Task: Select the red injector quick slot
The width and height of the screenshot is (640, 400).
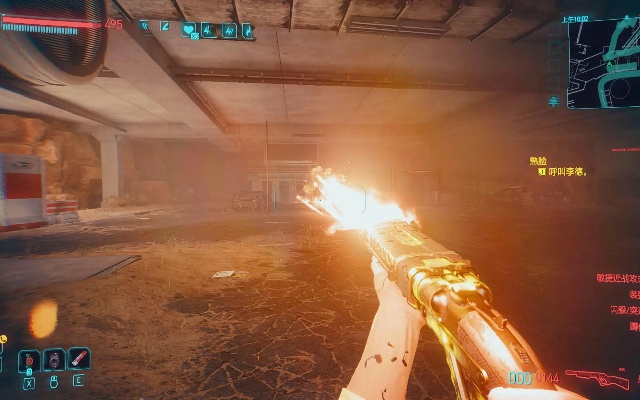Action: (x=78, y=358)
